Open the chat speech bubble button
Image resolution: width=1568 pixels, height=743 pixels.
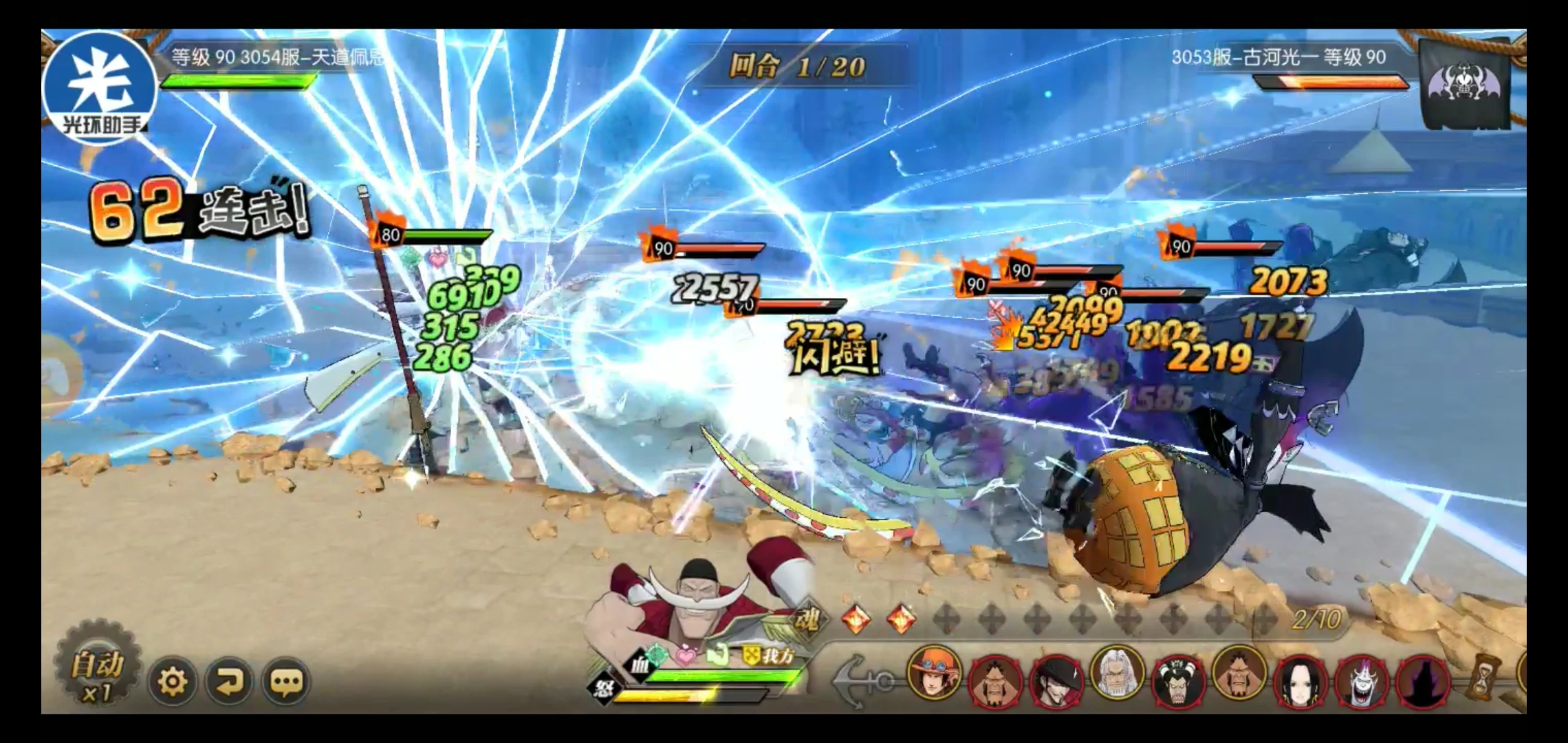[286, 682]
